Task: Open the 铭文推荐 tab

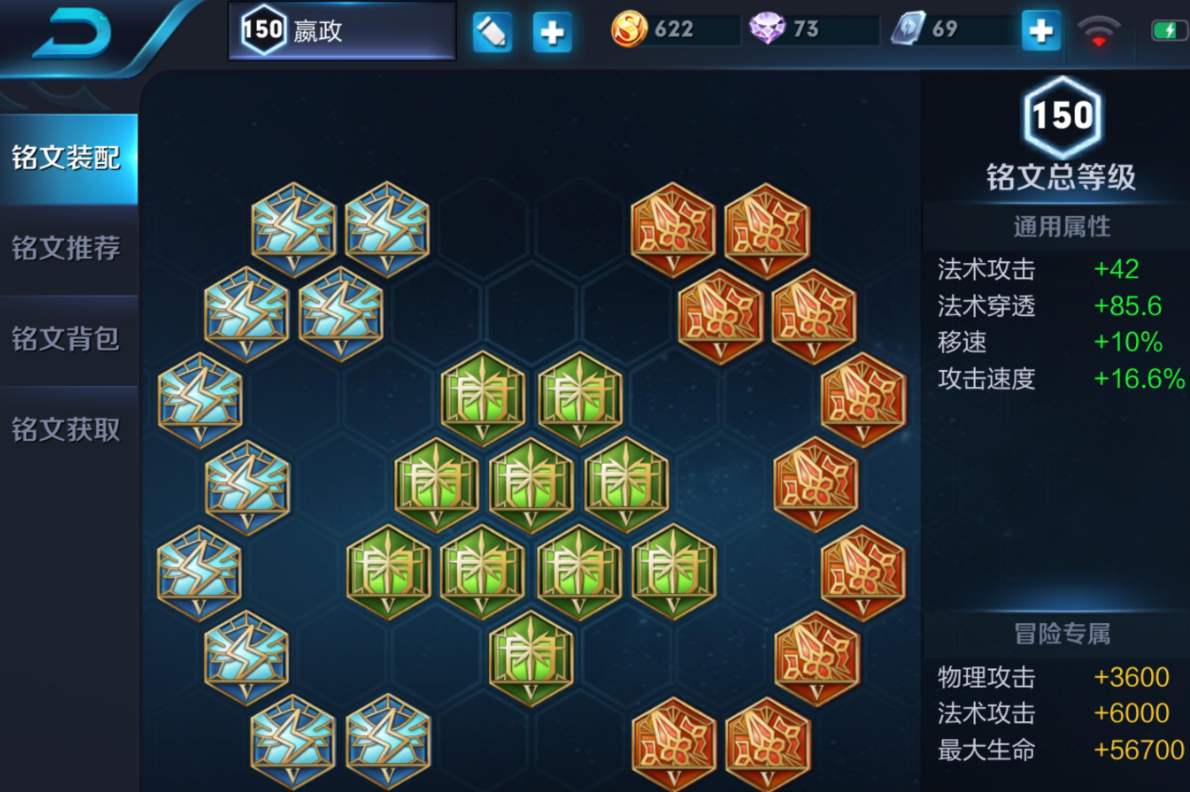Action: [x=67, y=248]
